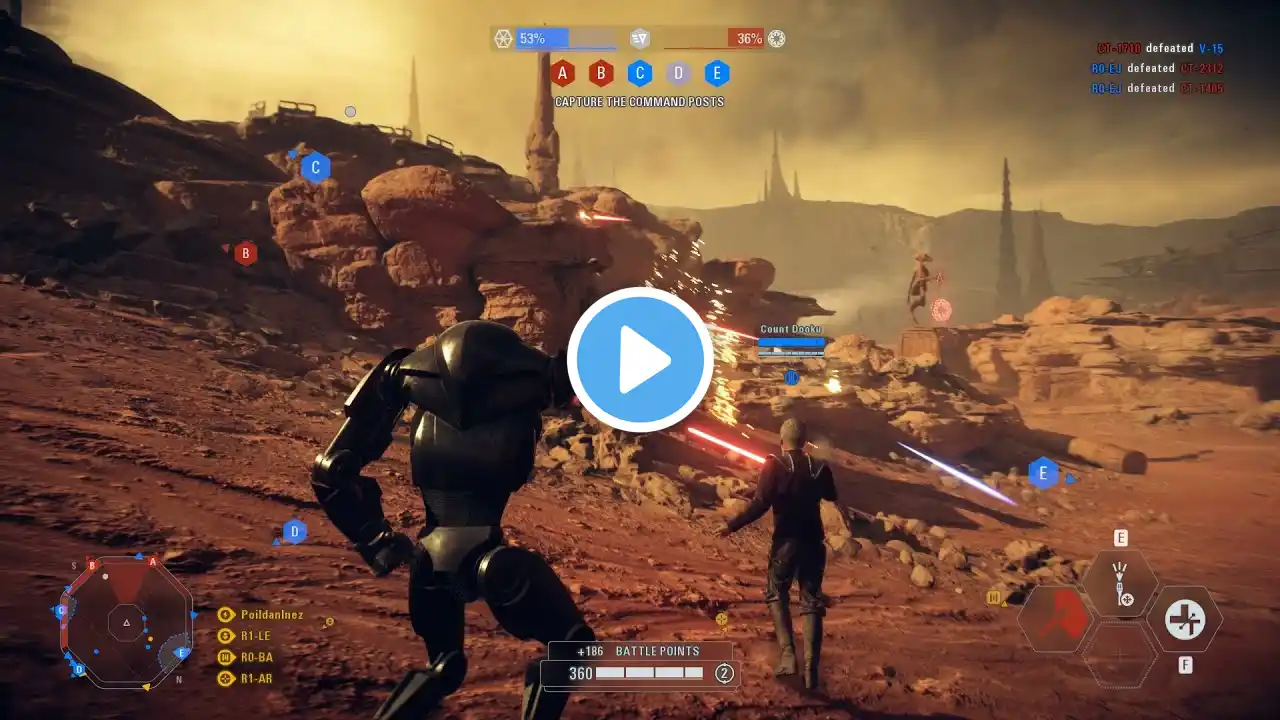Select command post A in the top objective row

pyautogui.click(x=563, y=73)
